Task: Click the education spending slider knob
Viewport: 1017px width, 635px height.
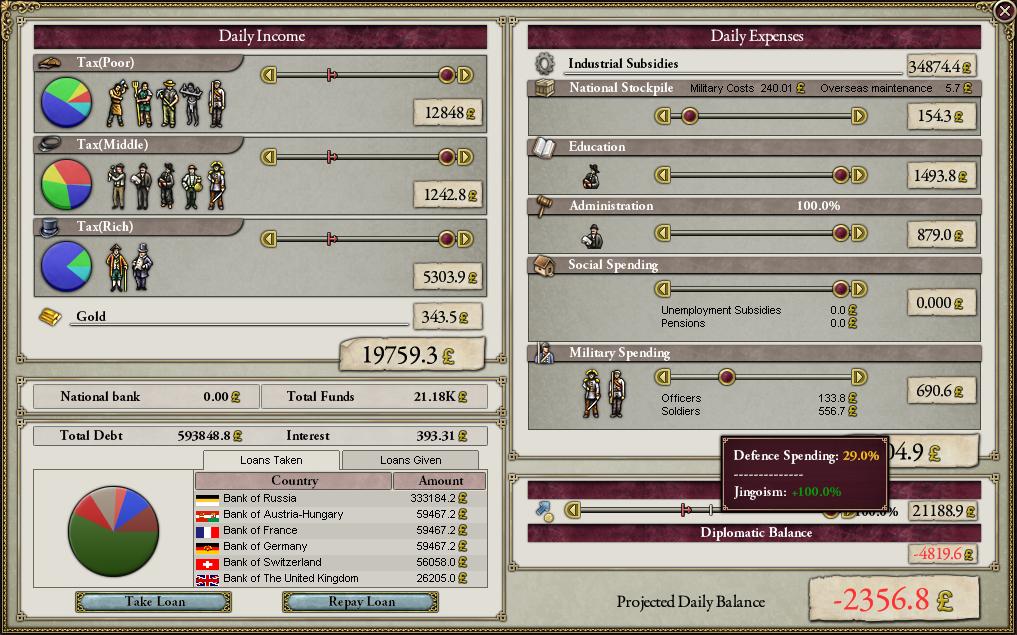Action: [x=841, y=175]
